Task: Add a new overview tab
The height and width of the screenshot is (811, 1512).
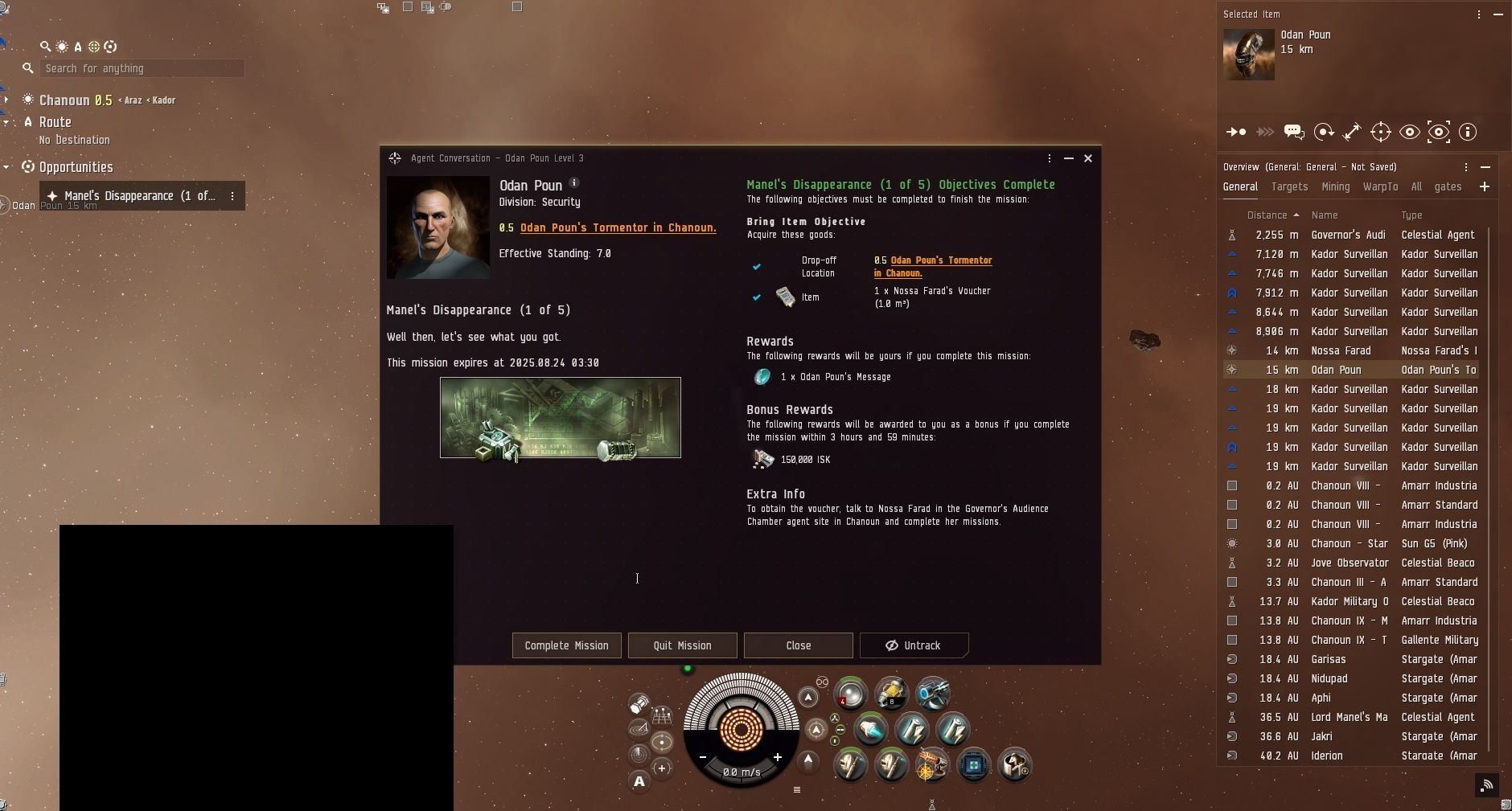Action: [x=1485, y=186]
